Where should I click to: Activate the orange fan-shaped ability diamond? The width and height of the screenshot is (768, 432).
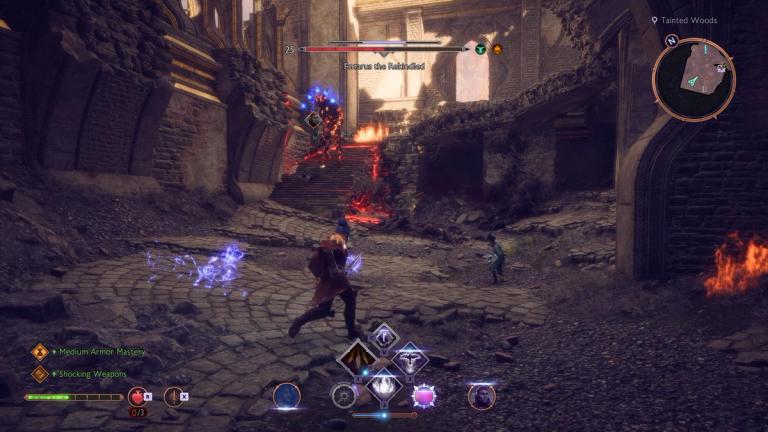(357, 358)
